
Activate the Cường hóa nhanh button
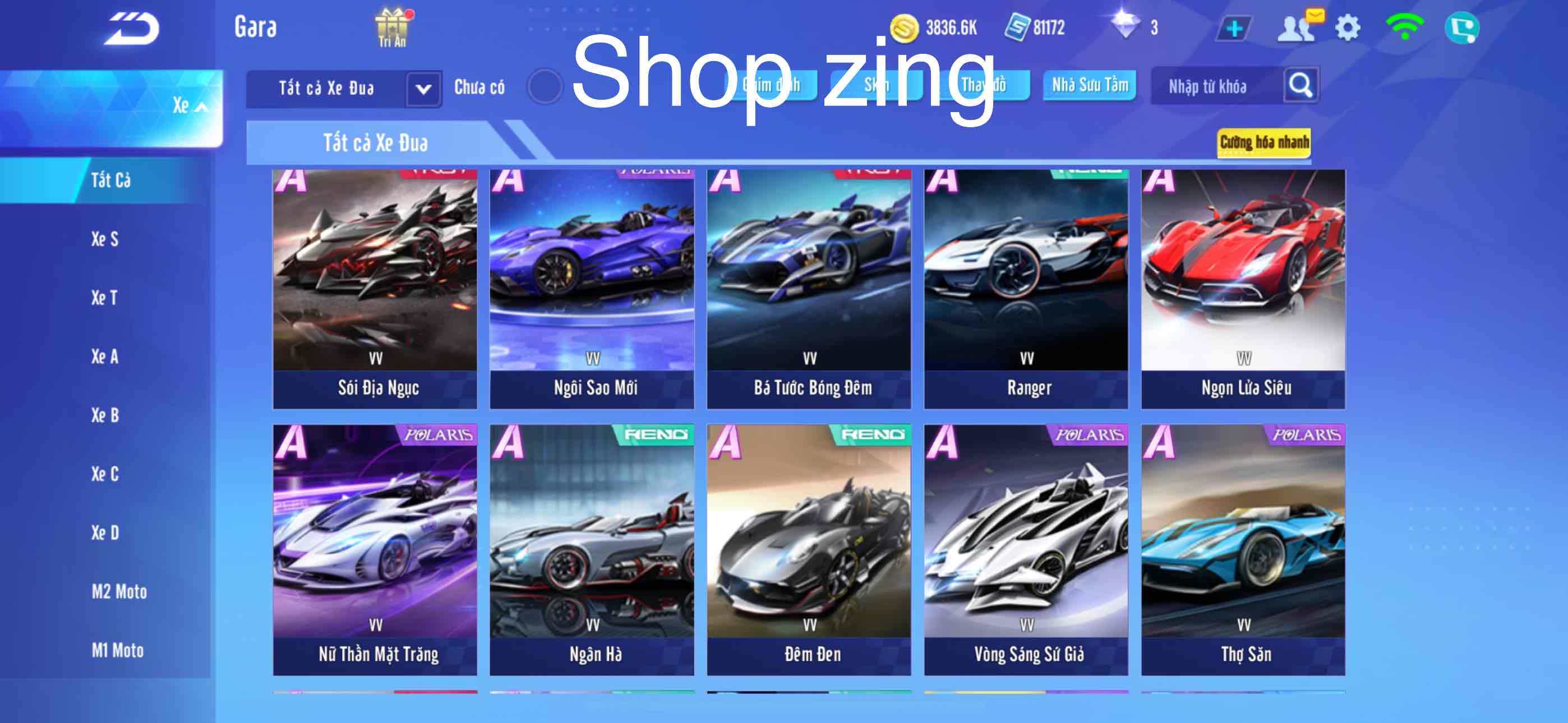[x=1263, y=142]
